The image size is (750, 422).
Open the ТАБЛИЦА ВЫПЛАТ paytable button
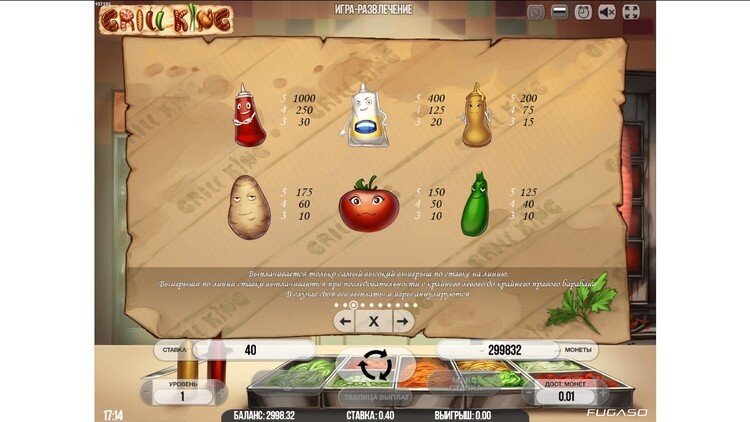375,397
